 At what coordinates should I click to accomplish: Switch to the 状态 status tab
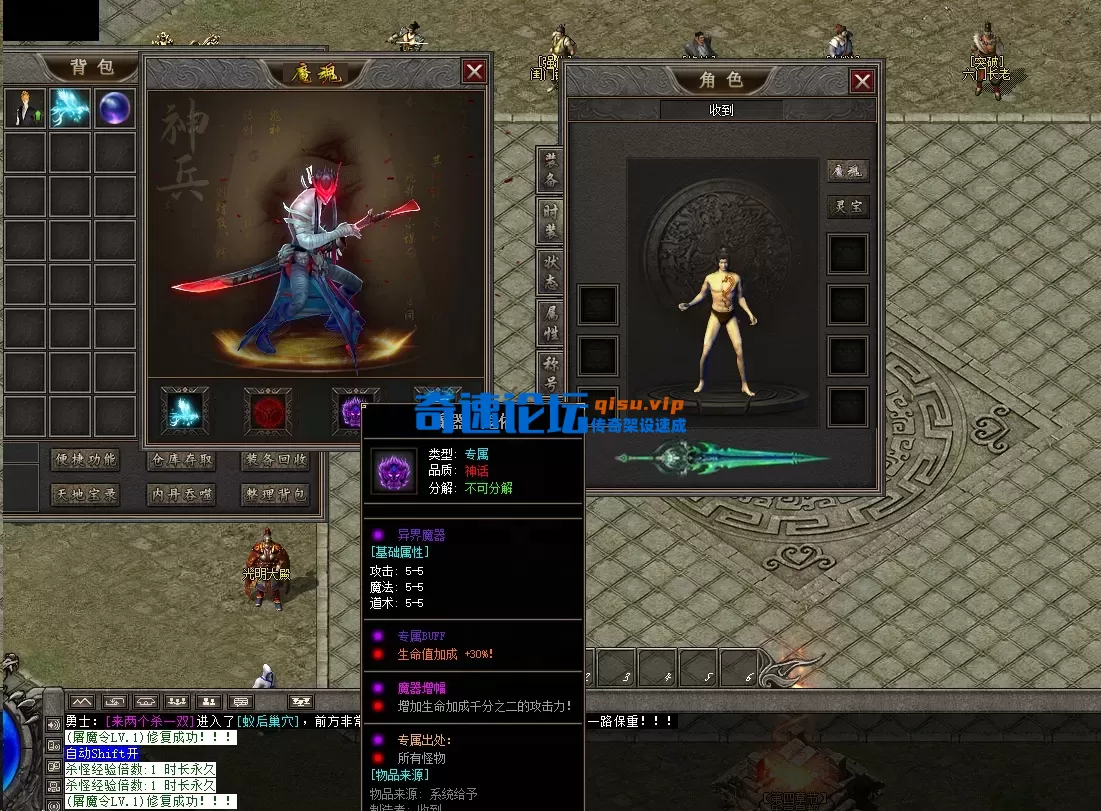[x=551, y=272]
